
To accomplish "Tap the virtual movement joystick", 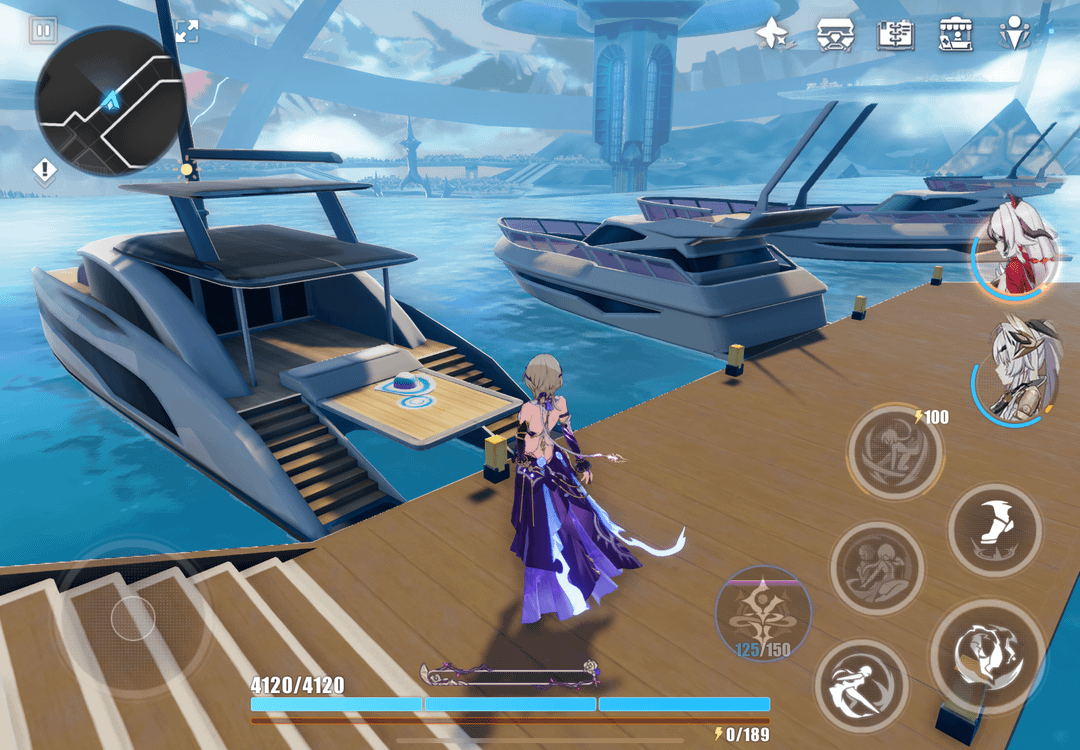I will pyautogui.click(x=132, y=618).
